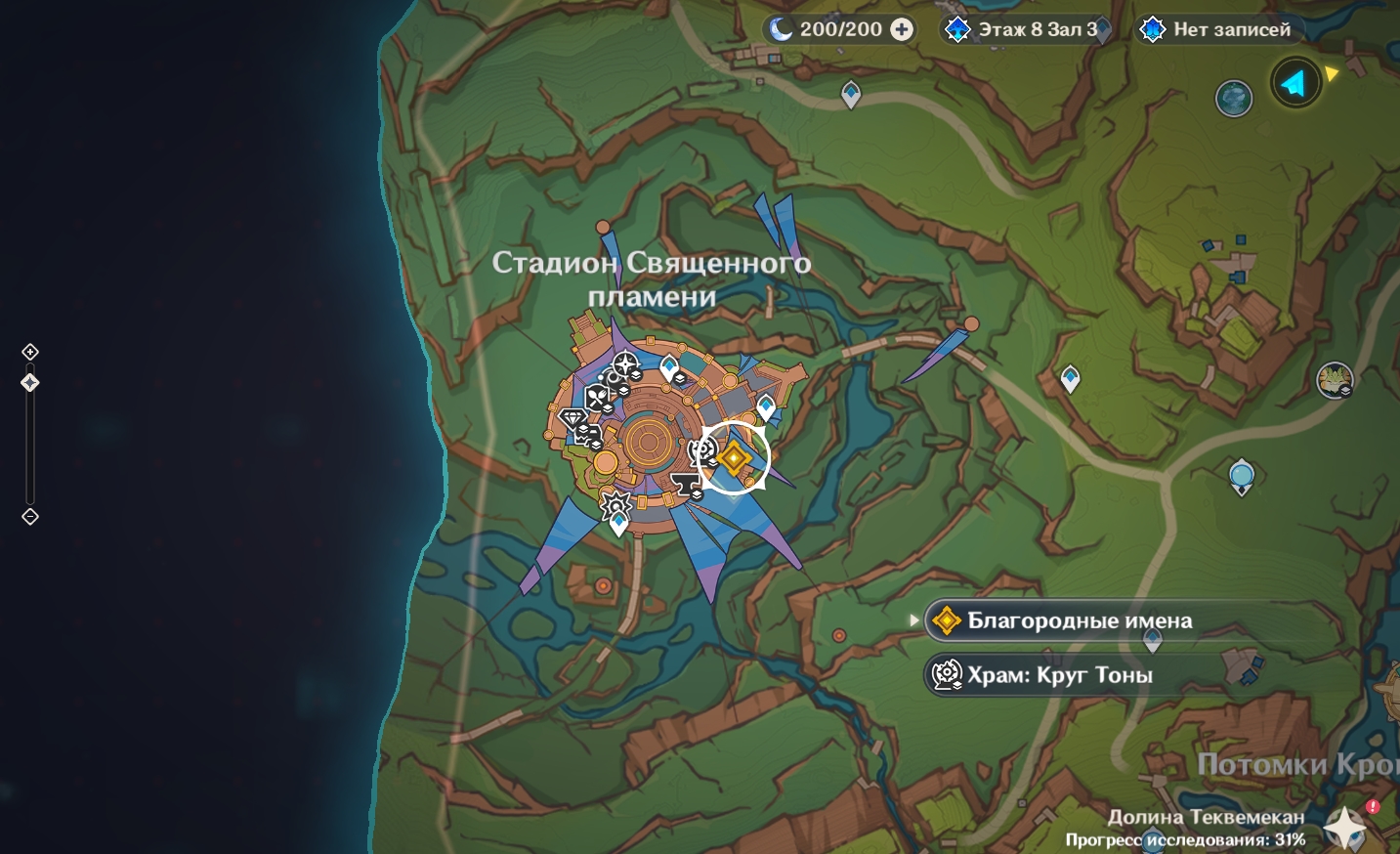
Task: Select the compass star marker
Action: [624, 365]
